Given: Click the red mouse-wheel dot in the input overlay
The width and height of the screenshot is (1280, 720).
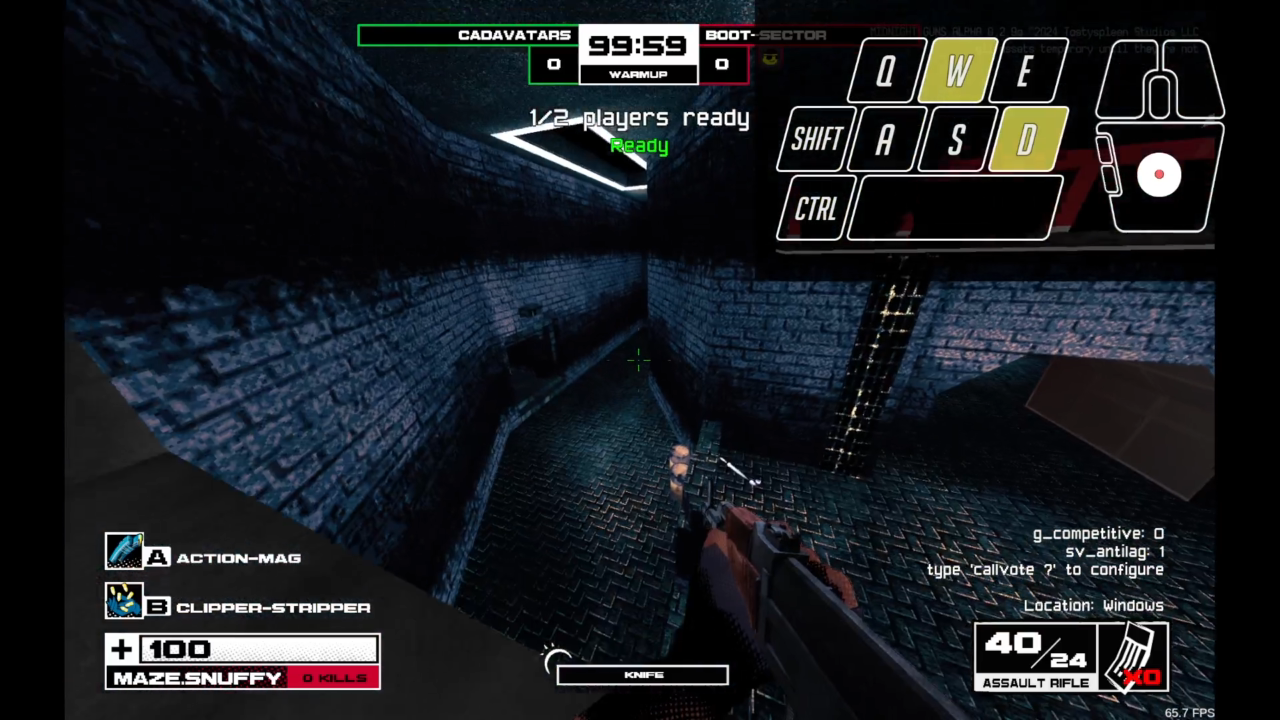Looking at the screenshot, I should pos(1160,175).
